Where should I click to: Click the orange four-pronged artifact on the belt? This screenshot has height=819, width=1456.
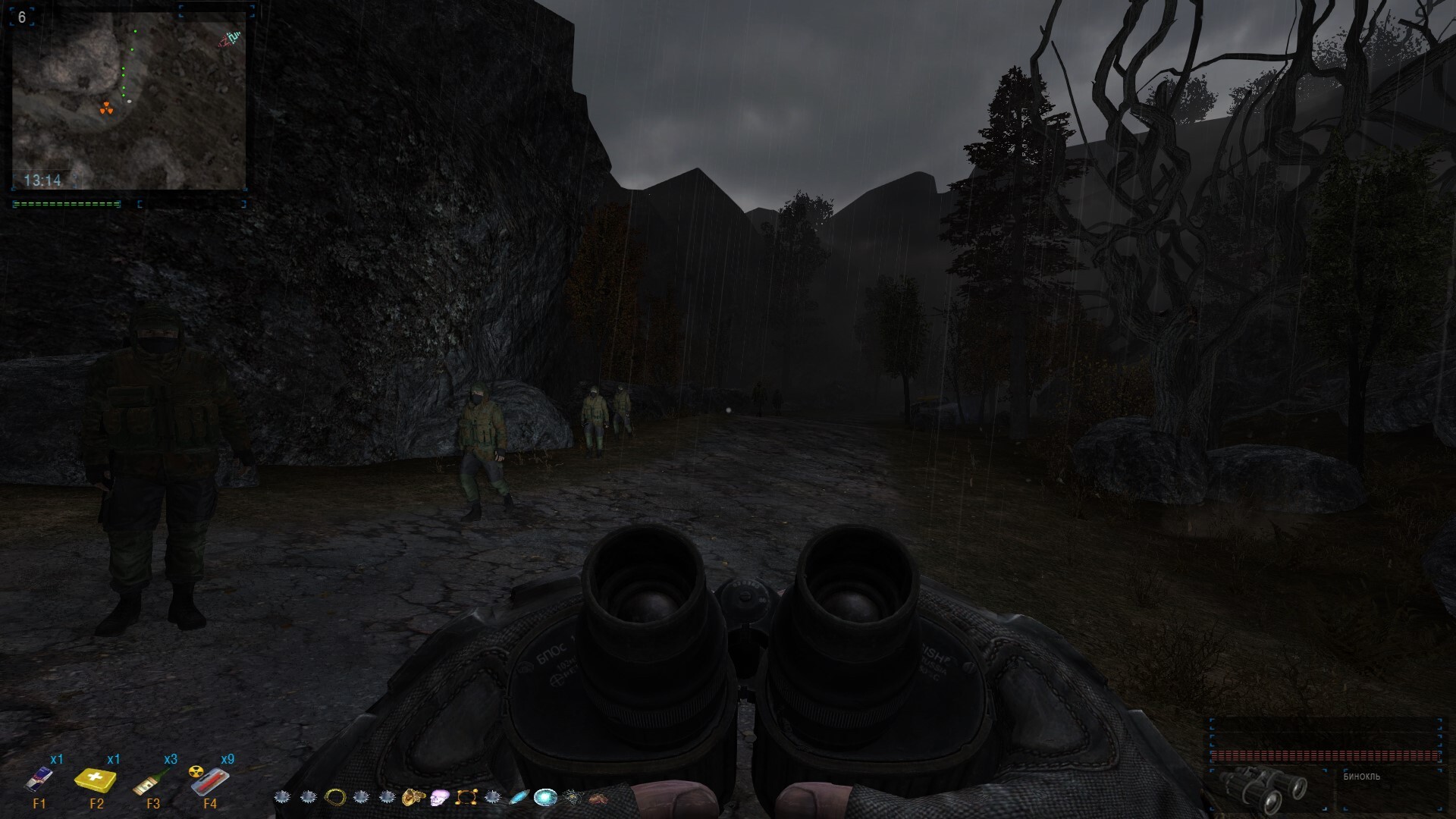point(466,797)
